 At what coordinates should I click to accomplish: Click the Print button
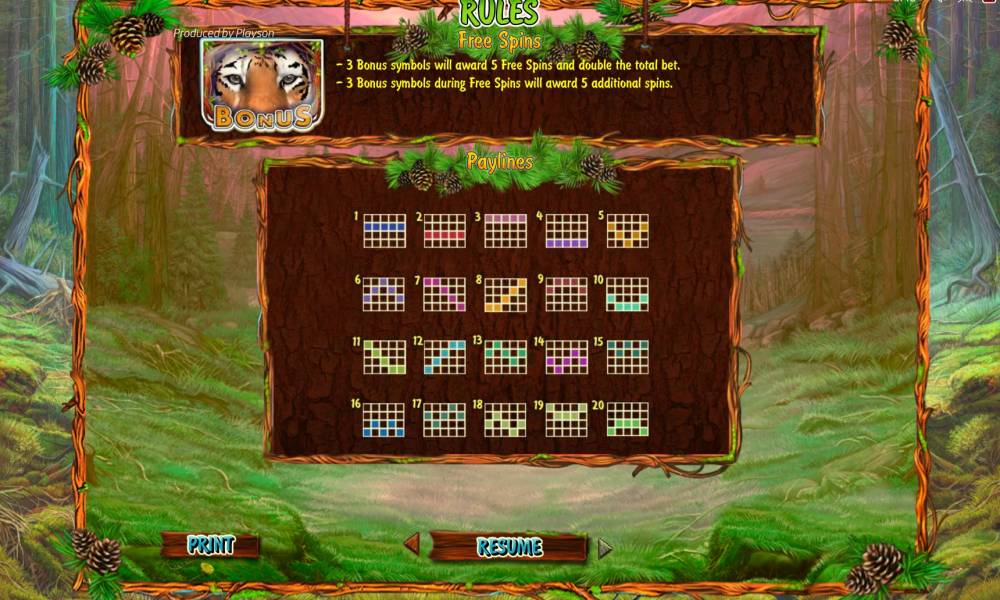click(x=211, y=545)
